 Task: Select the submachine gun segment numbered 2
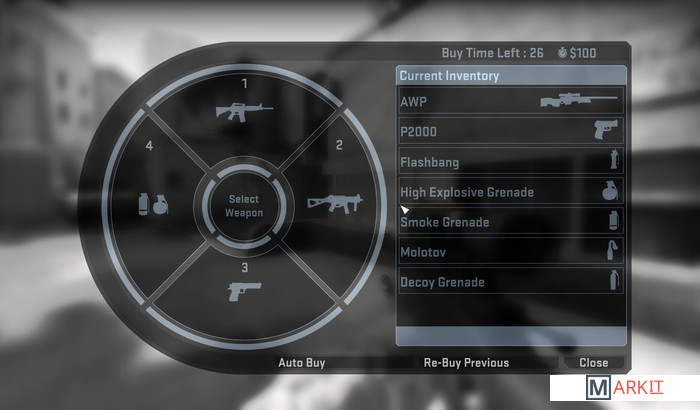(334, 200)
